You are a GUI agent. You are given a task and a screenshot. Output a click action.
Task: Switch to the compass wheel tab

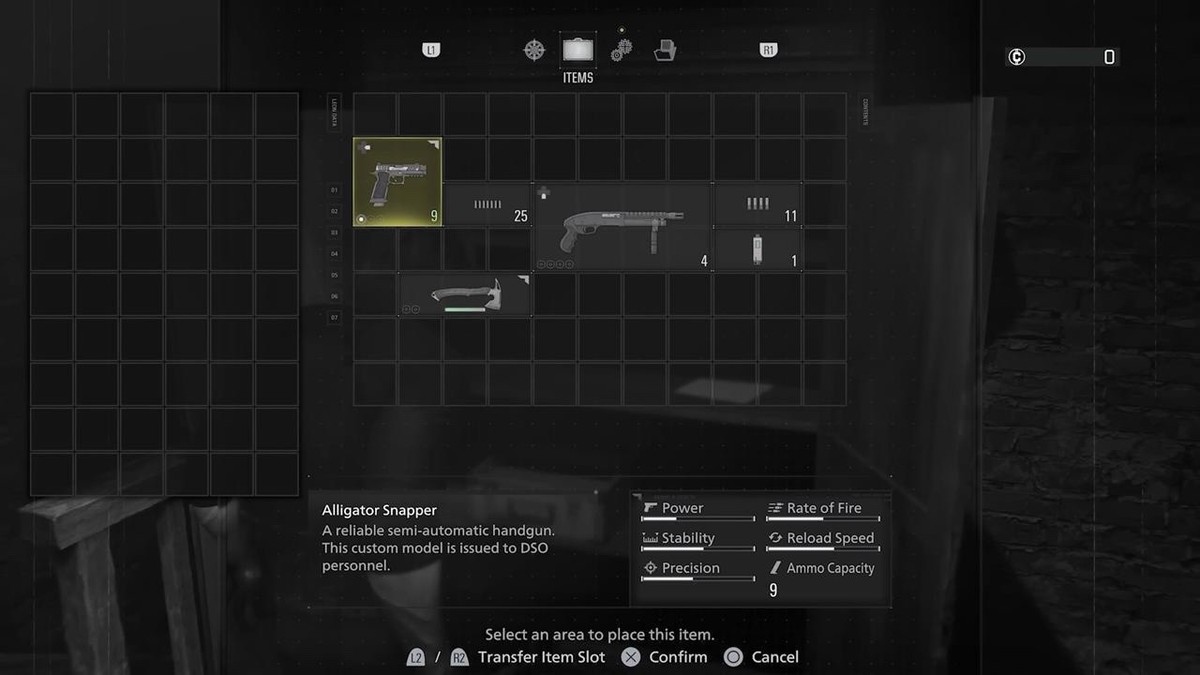[535, 49]
